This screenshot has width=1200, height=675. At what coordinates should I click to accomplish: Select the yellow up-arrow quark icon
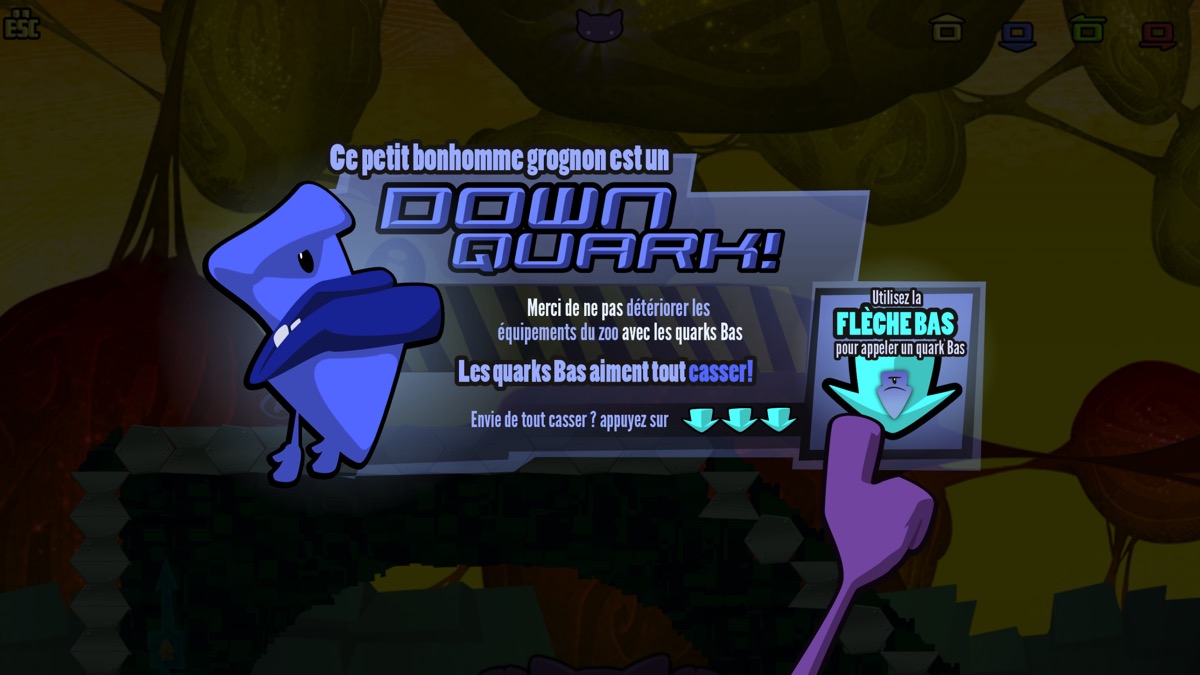(x=946, y=30)
